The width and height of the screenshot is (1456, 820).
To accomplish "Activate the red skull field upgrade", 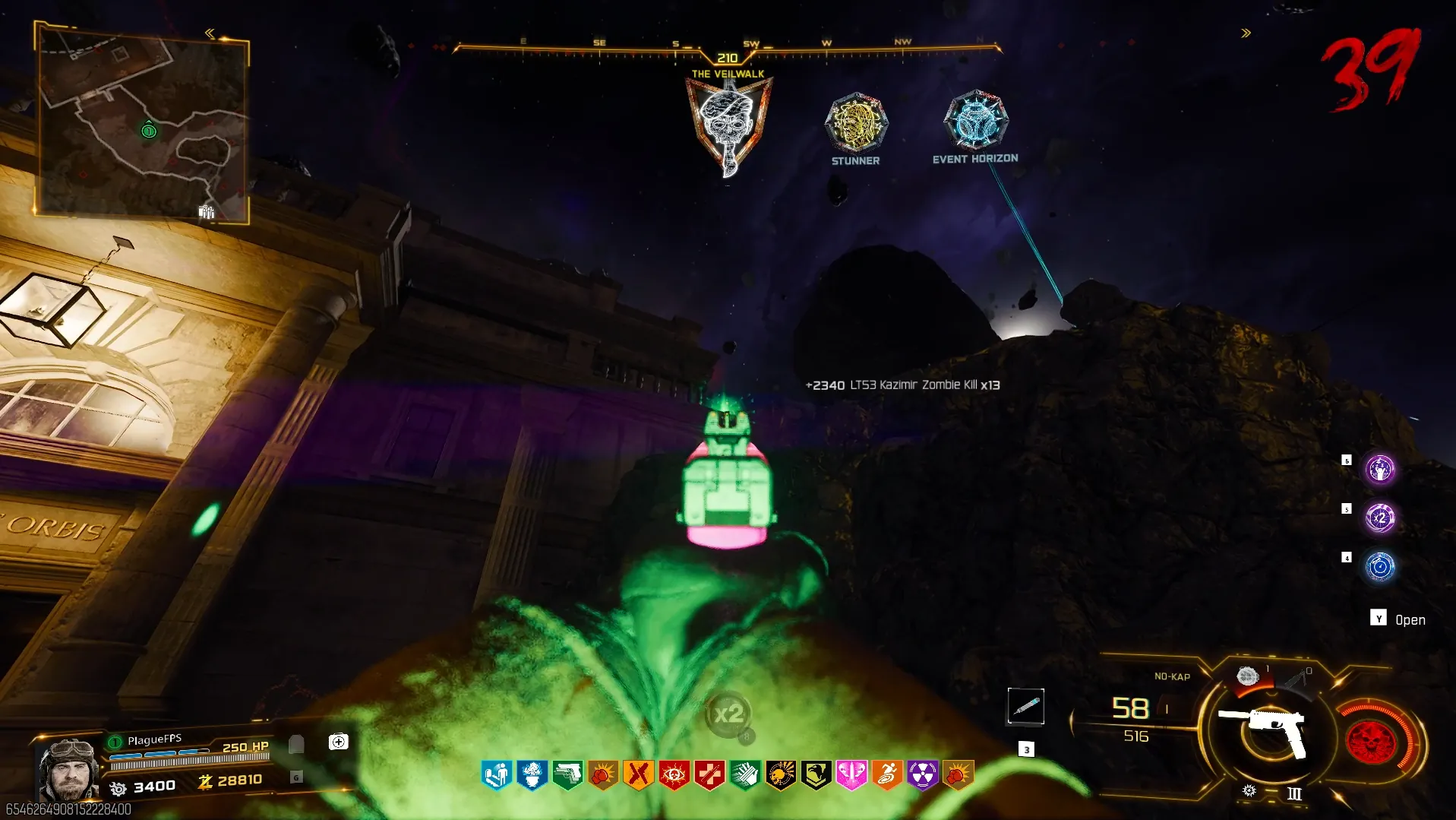I will click(x=1371, y=740).
